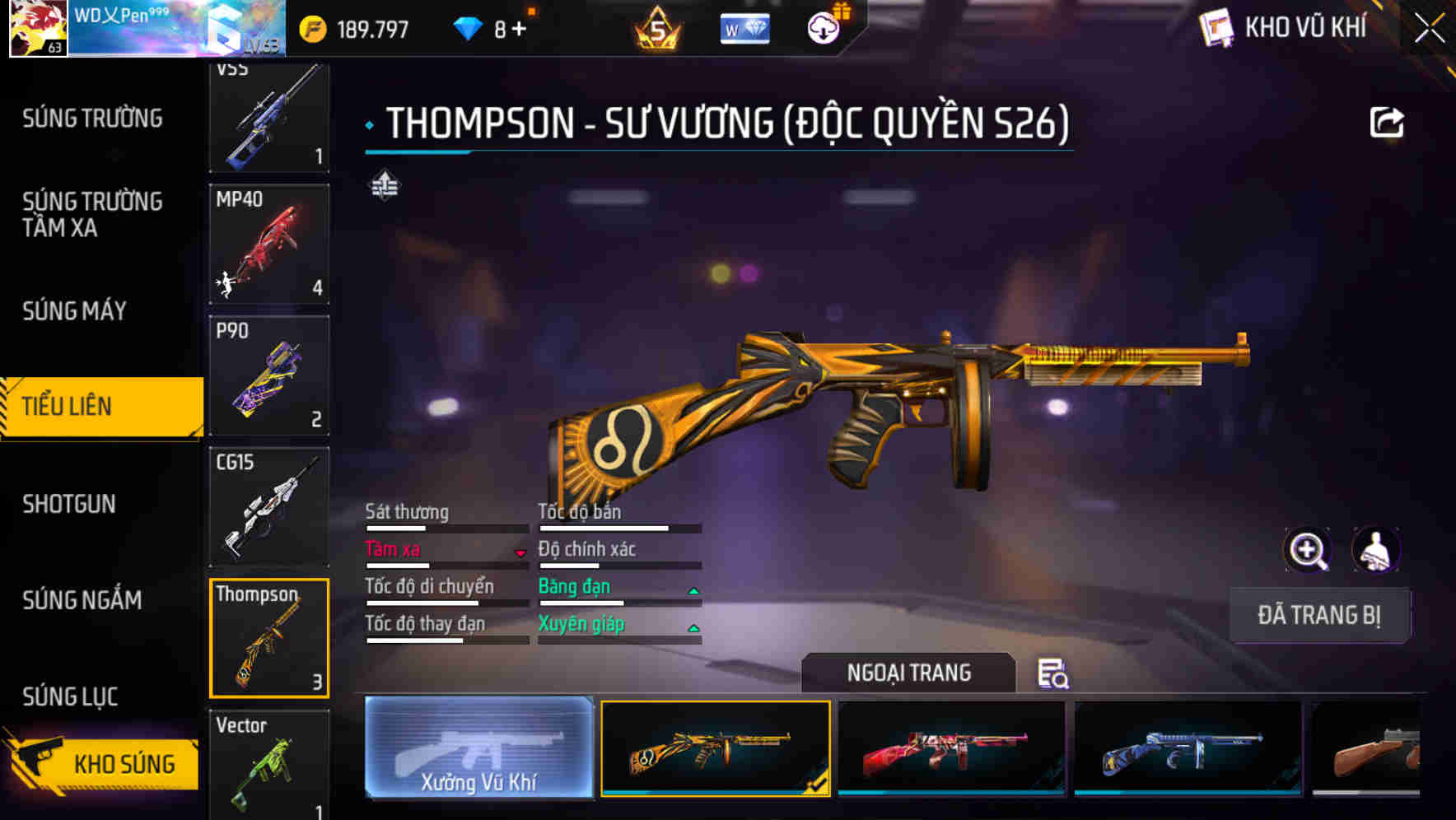The image size is (1456, 820).
Task: Open the W diamond membership icon
Action: pos(744,27)
